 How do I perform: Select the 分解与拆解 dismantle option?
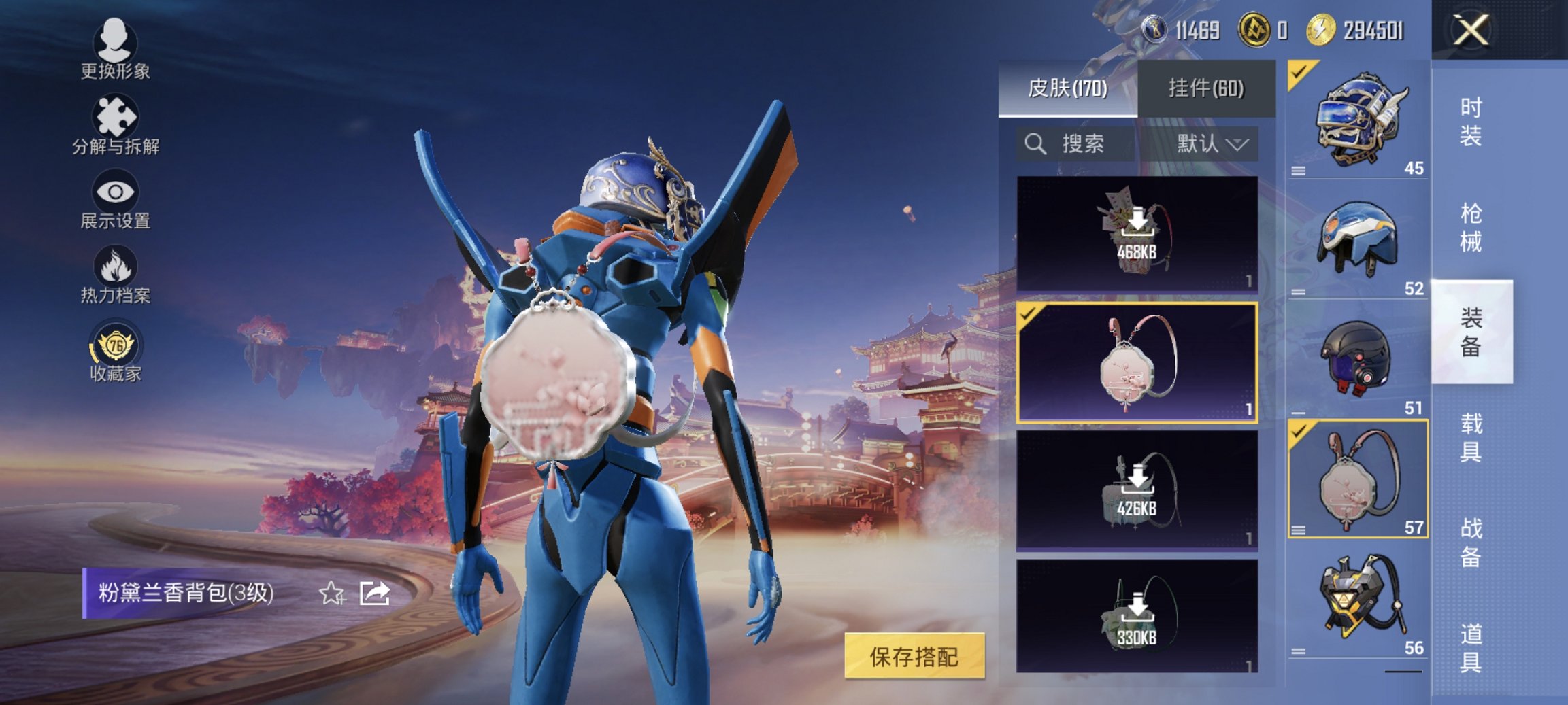[x=116, y=126]
